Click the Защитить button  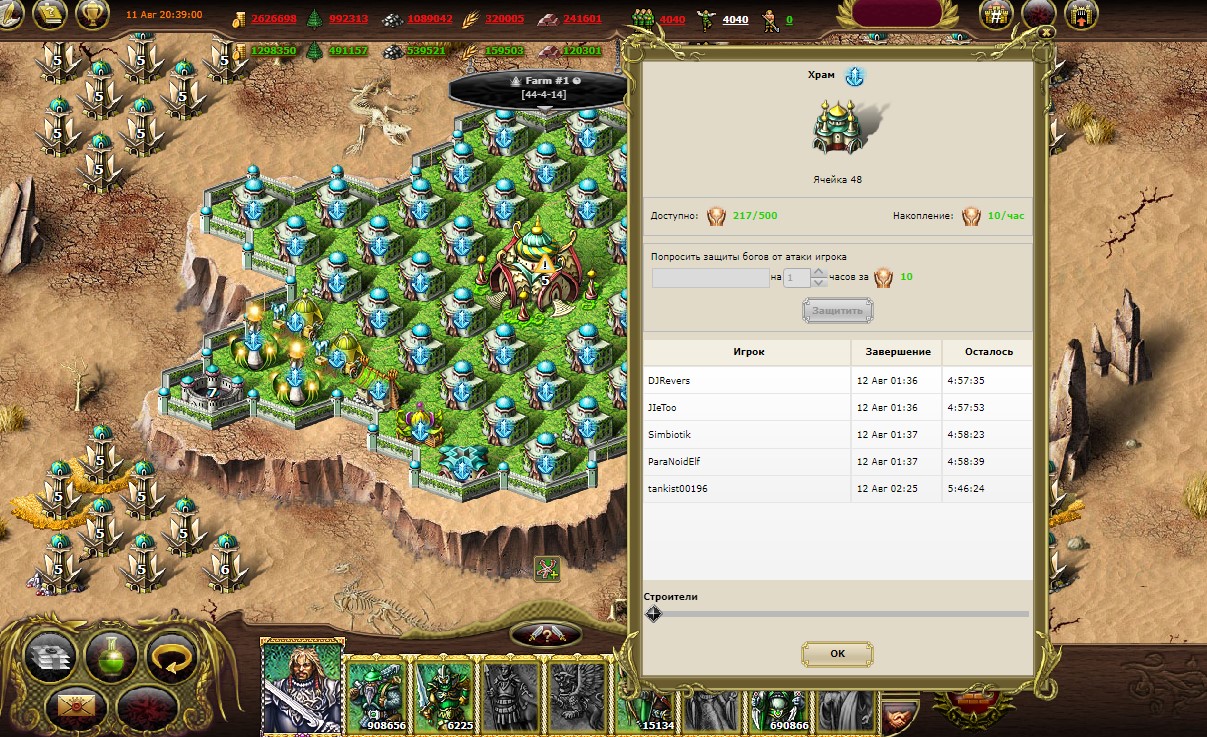click(837, 311)
